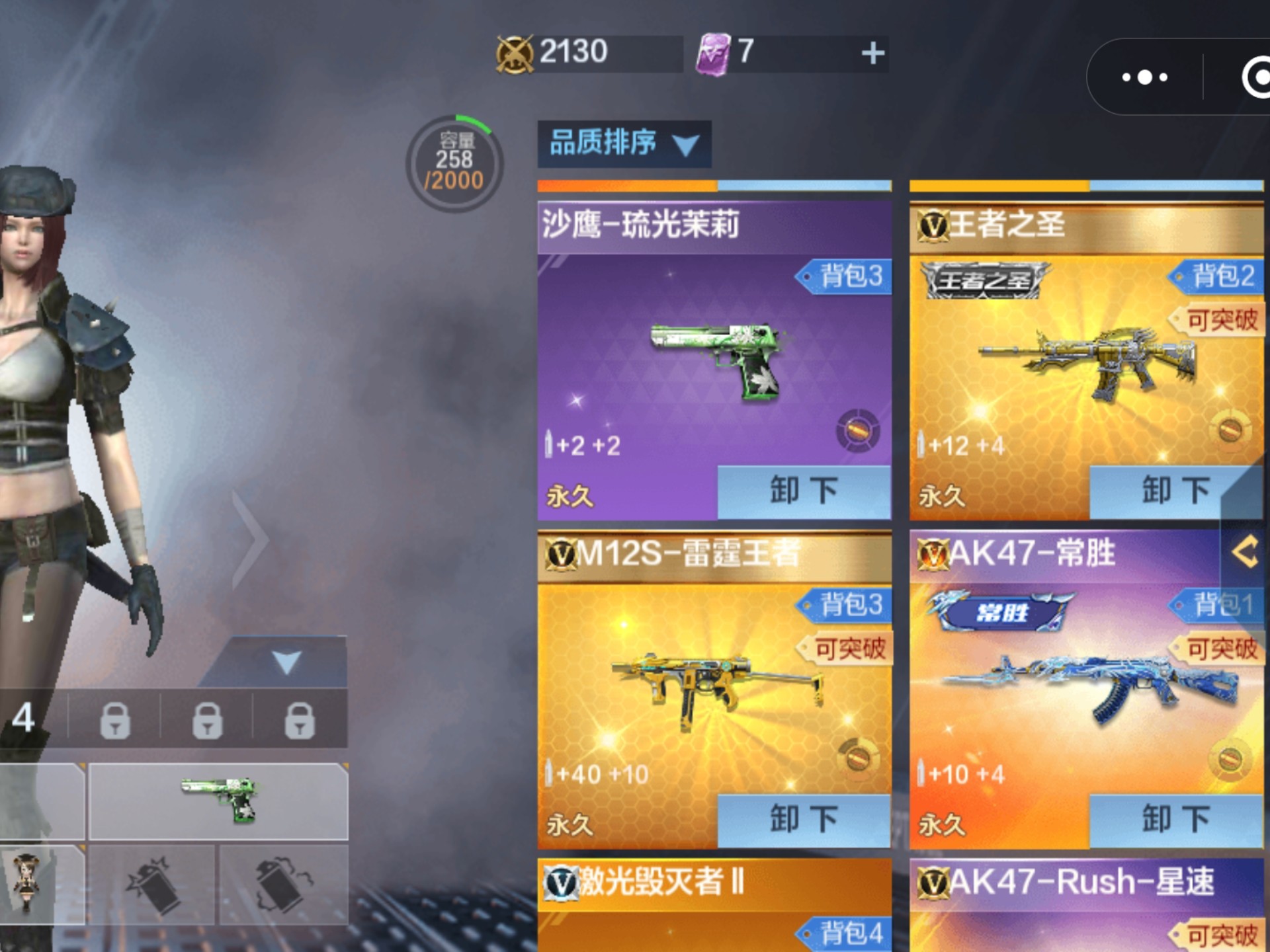Unequip the 王者之圣 rifle with 卸下
The width and height of the screenshot is (1270, 952).
(x=1175, y=491)
